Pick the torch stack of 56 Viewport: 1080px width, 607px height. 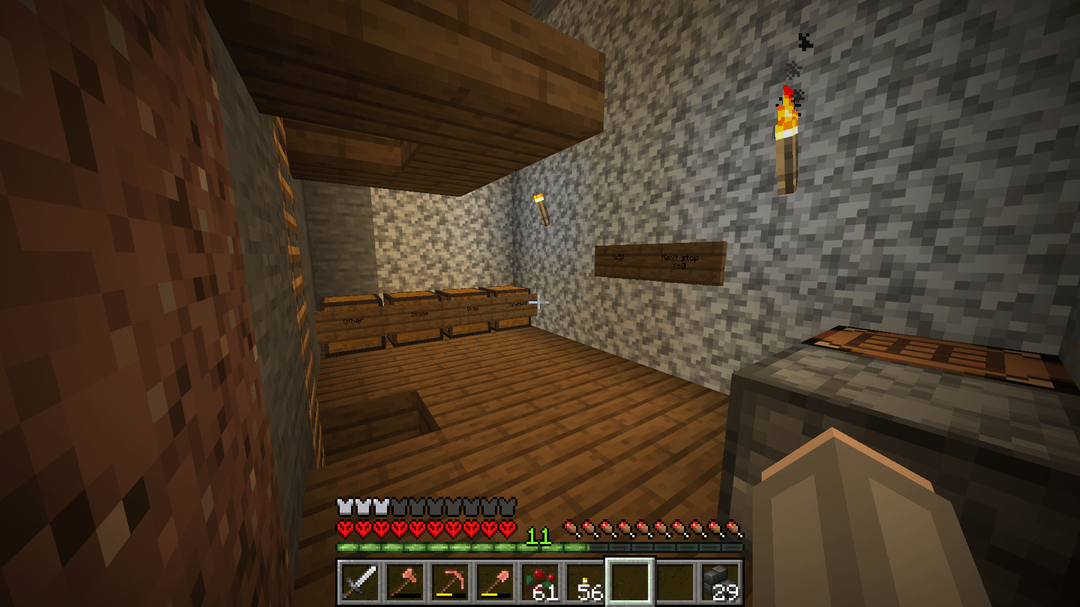tap(585, 582)
